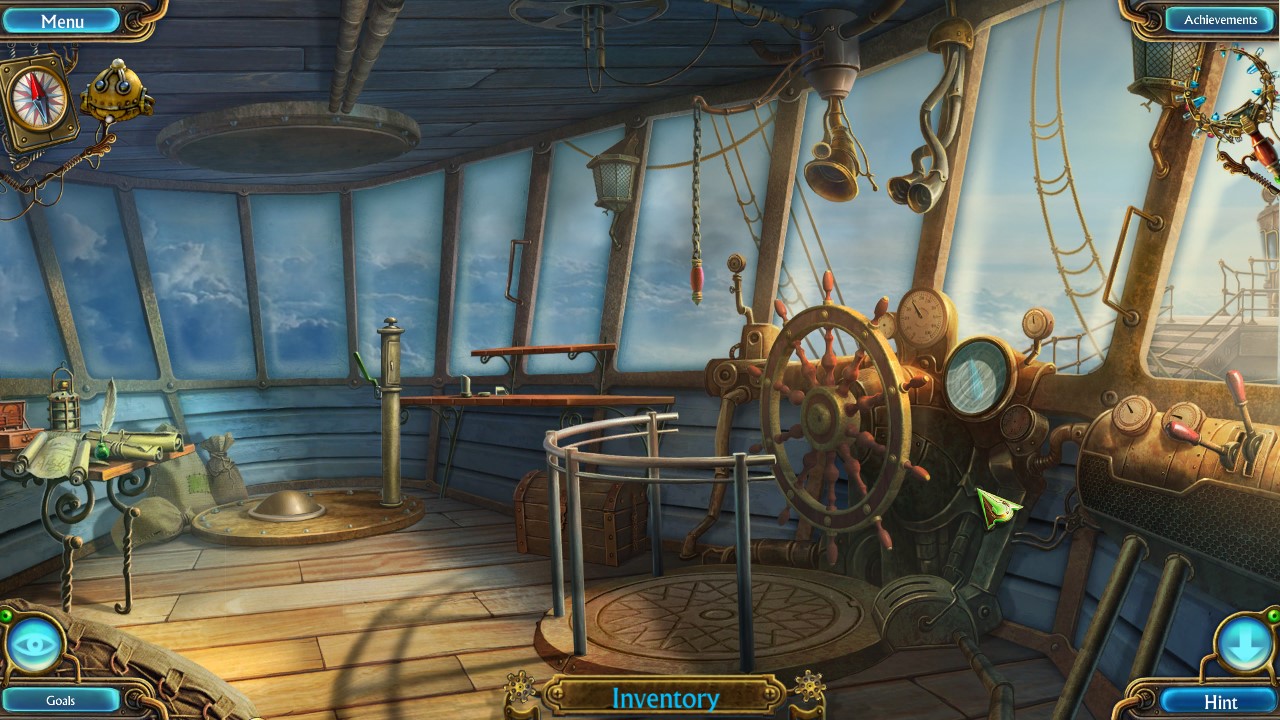The width and height of the screenshot is (1280, 720).
Task: View your Achievements
Action: point(1218,18)
